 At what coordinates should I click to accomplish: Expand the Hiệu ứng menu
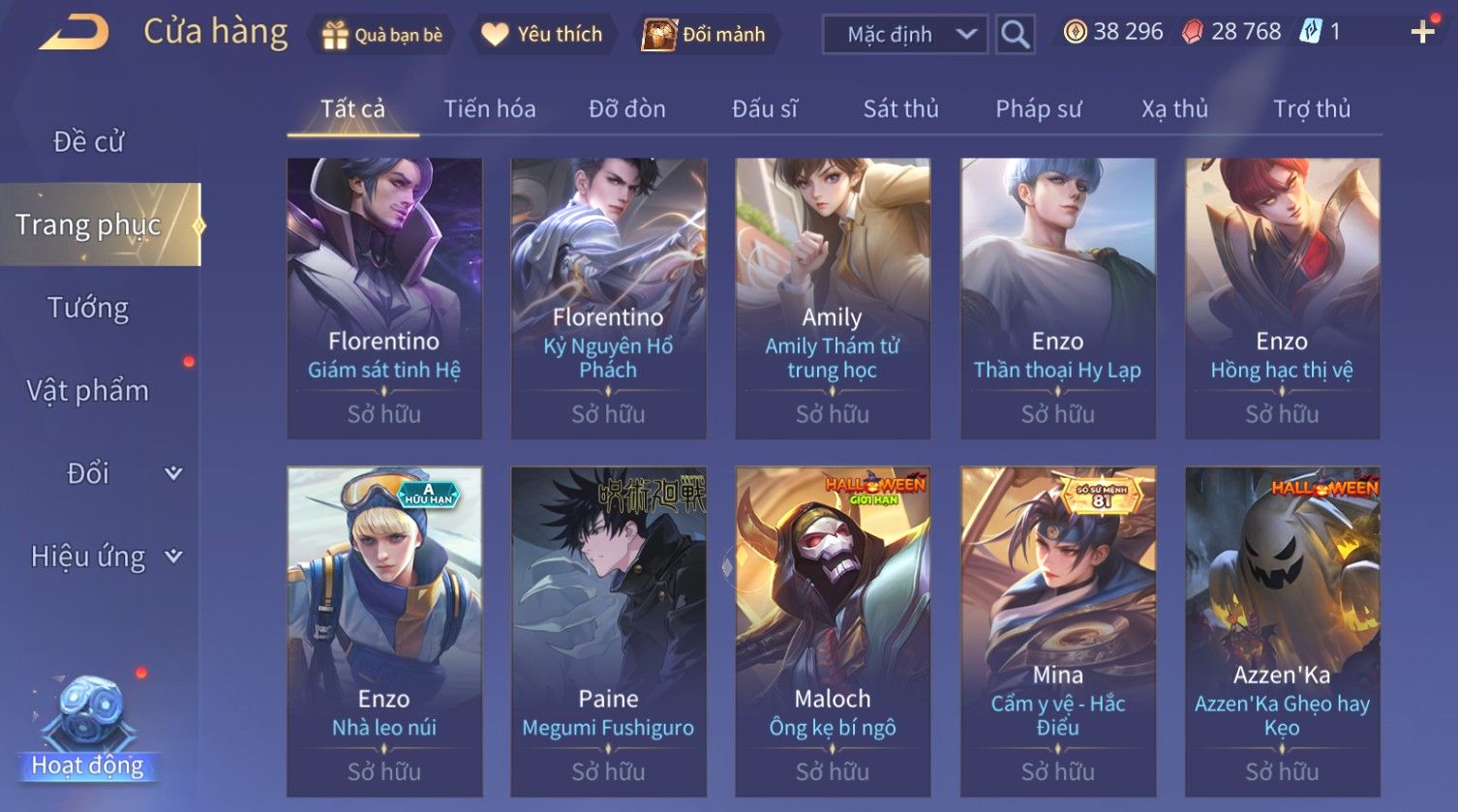105,556
